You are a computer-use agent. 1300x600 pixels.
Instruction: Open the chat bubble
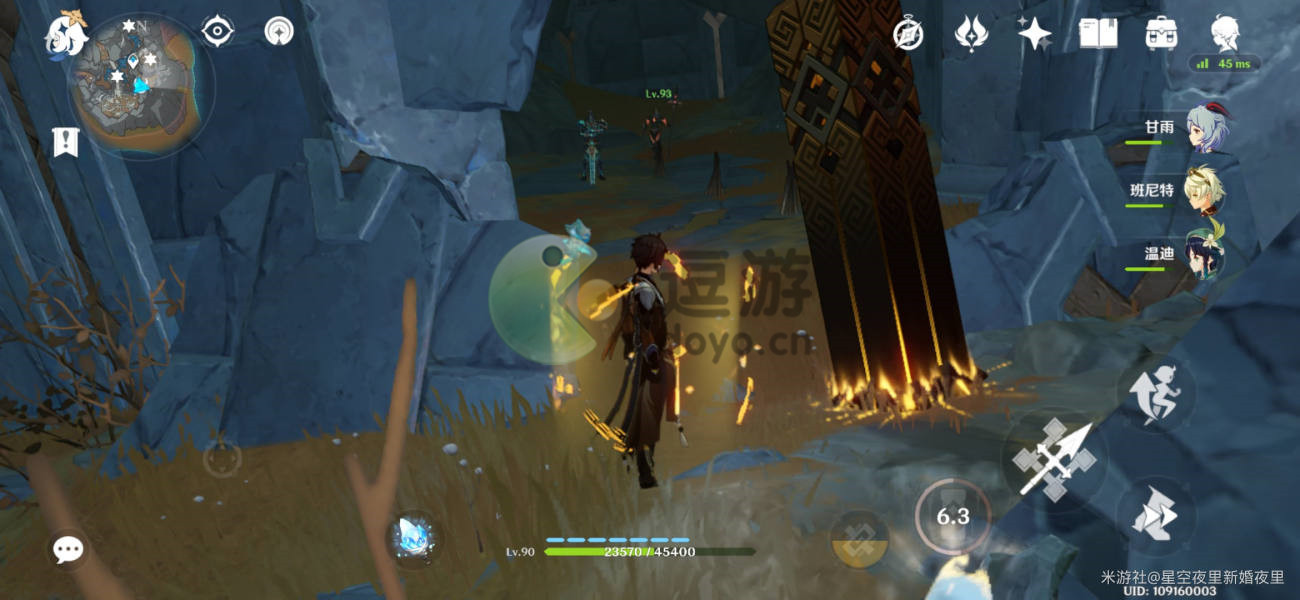68,548
